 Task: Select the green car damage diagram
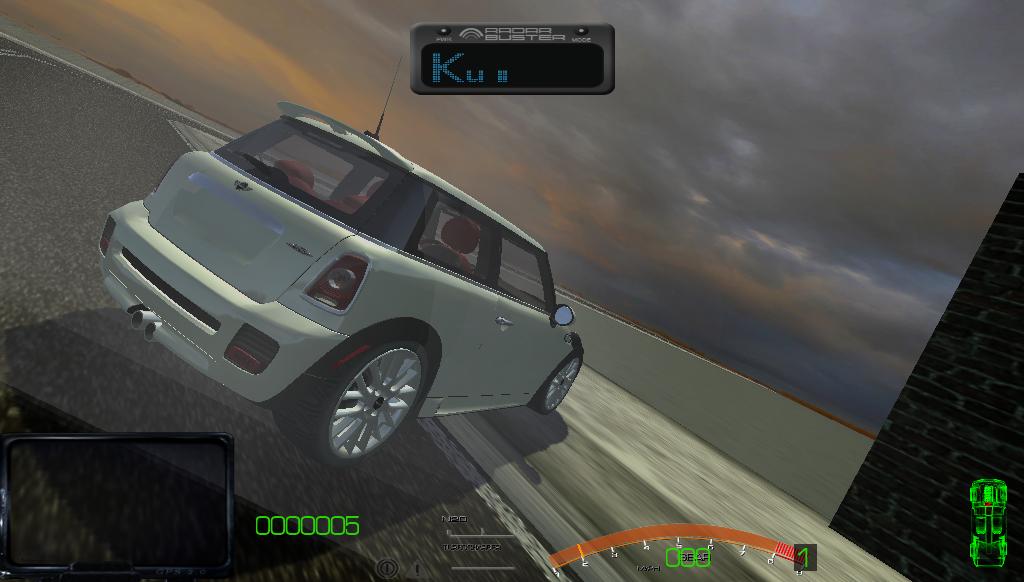pyautogui.click(x=988, y=520)
